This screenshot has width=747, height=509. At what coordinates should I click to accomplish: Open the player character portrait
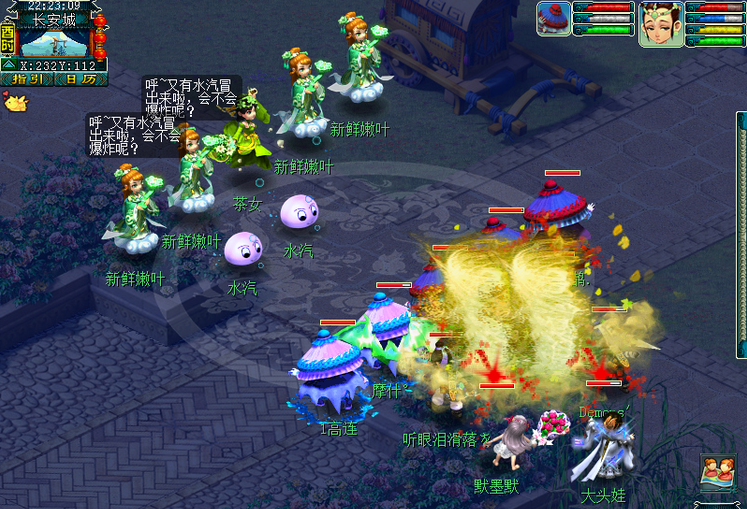point(660,22)
